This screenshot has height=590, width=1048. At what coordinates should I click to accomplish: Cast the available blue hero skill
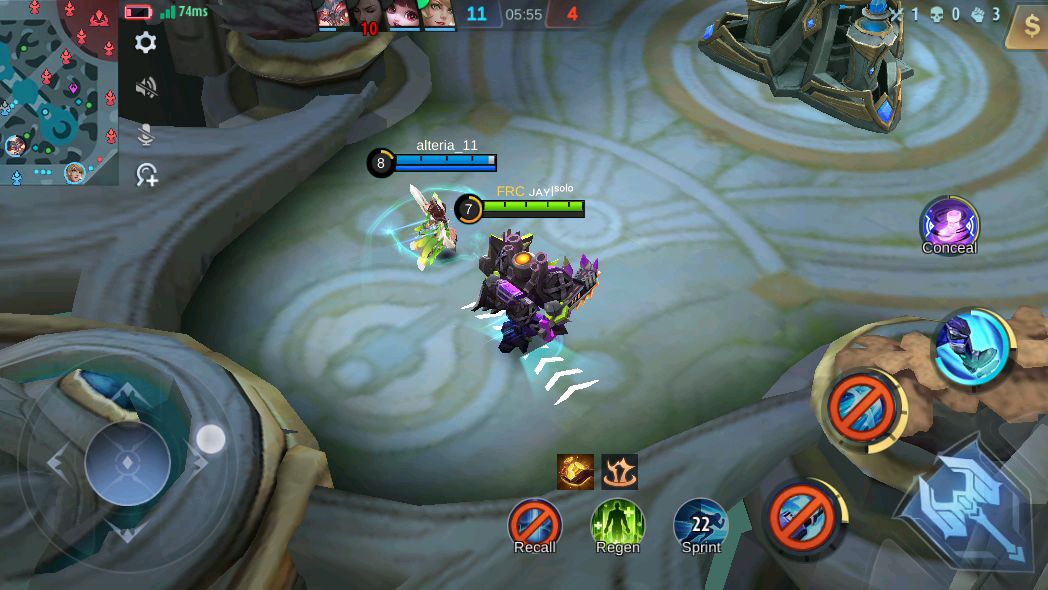pyautogui.click(x=972, y=346)
